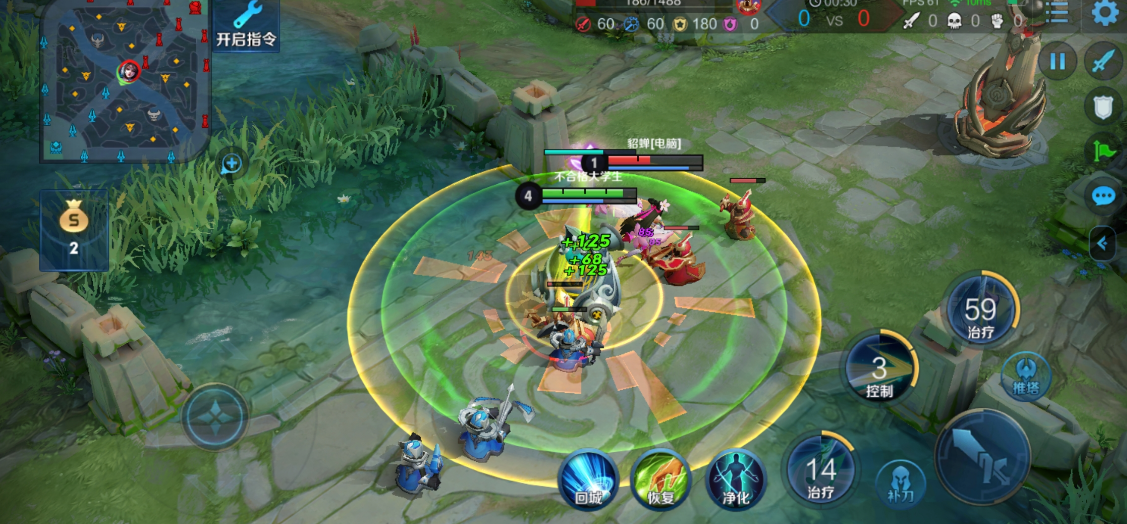Send the blue sword attack signal
The height and width of the screenshot is (524, 1127).
coord(1103,61)
